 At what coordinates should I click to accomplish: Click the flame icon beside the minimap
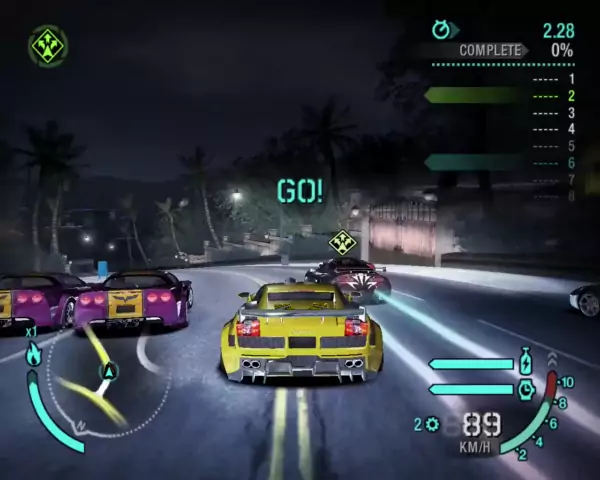[x=33, y=353]
